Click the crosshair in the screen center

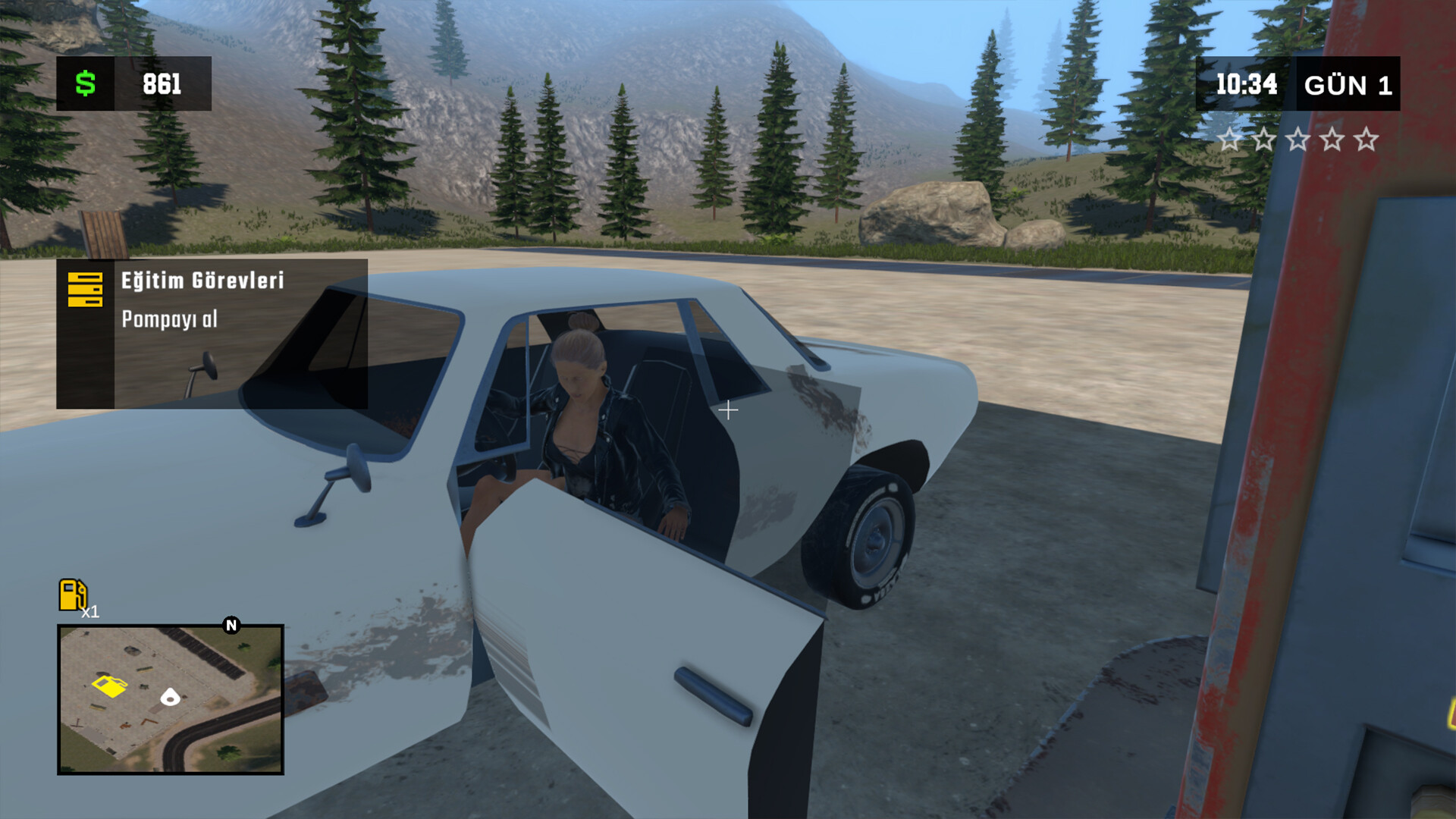tap(728, 409)
